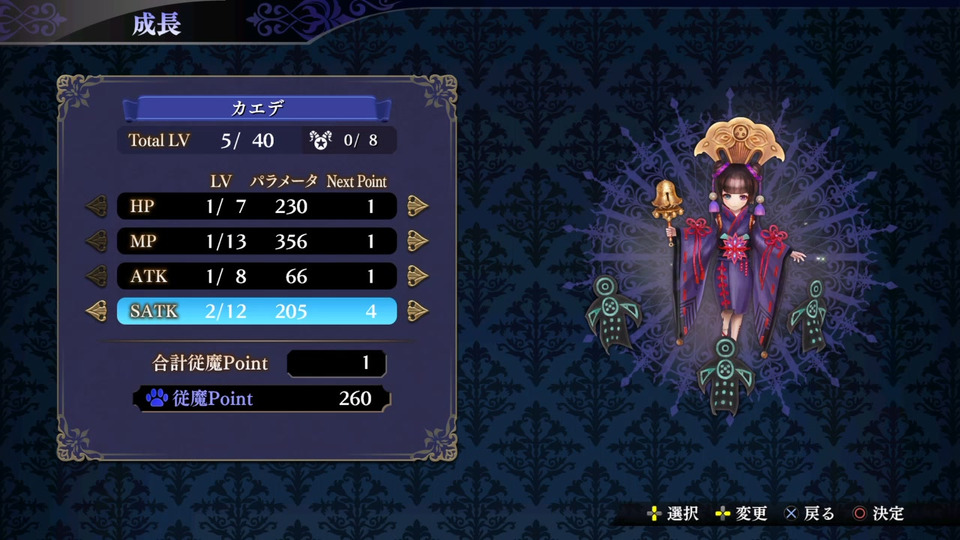The height and width of the screenshot is (540, 960).
Task: Decrease ATK level with left arrow
Action: 97,276
